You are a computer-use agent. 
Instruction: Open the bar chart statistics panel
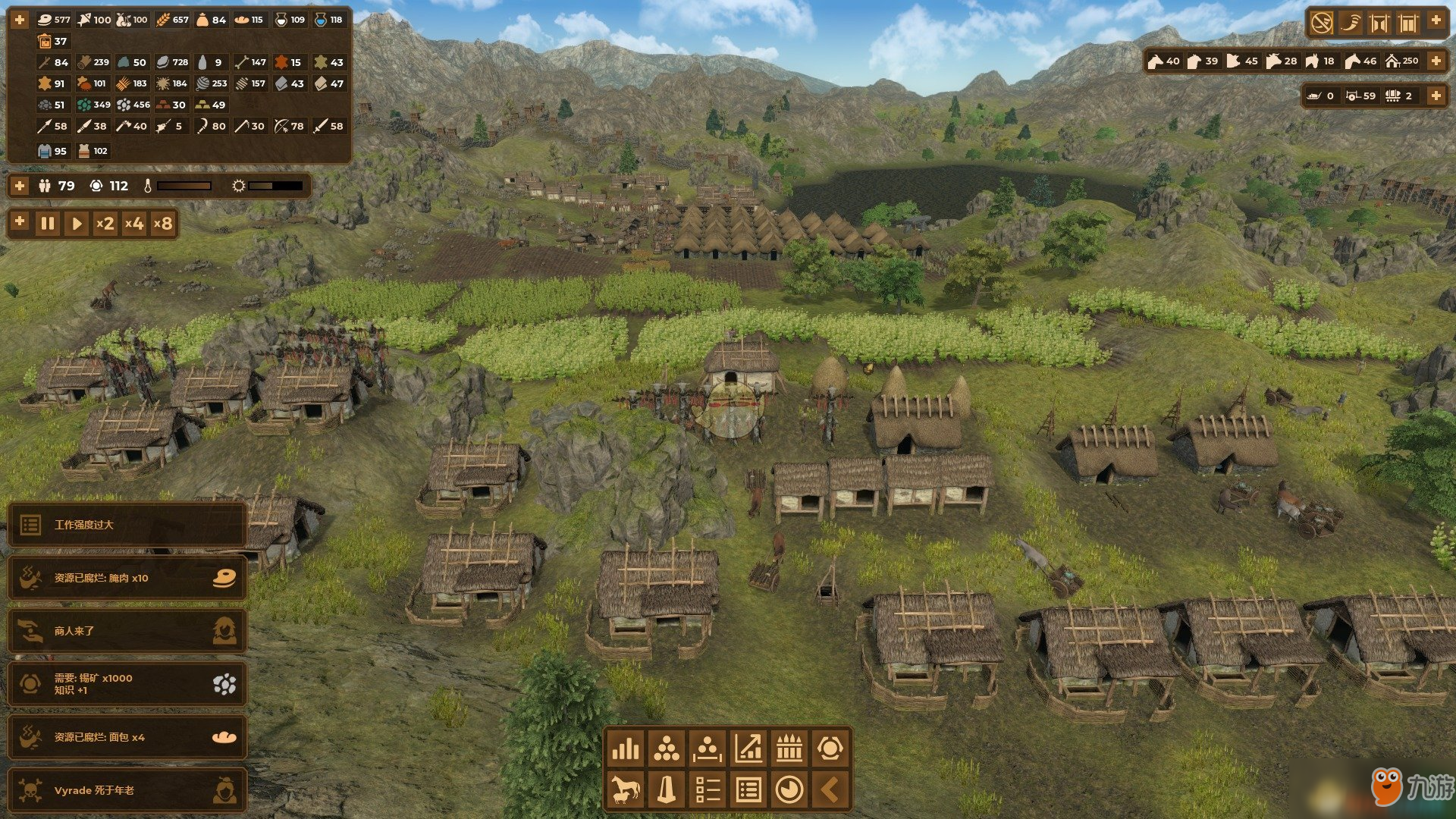(626, 749)
